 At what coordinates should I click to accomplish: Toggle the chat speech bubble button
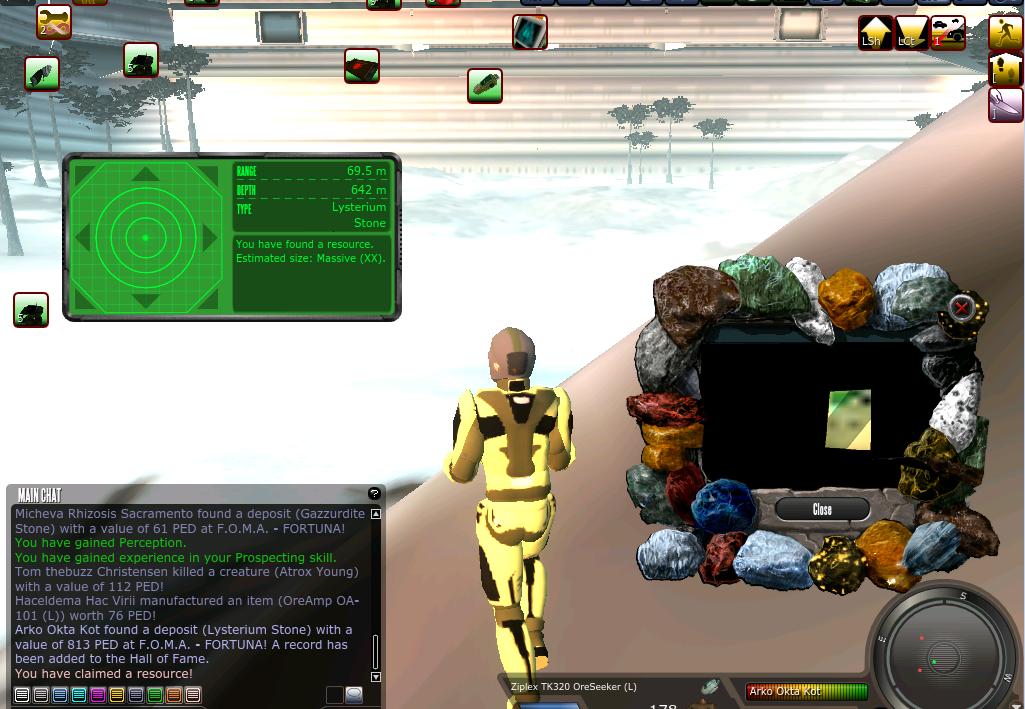point(354,695)
